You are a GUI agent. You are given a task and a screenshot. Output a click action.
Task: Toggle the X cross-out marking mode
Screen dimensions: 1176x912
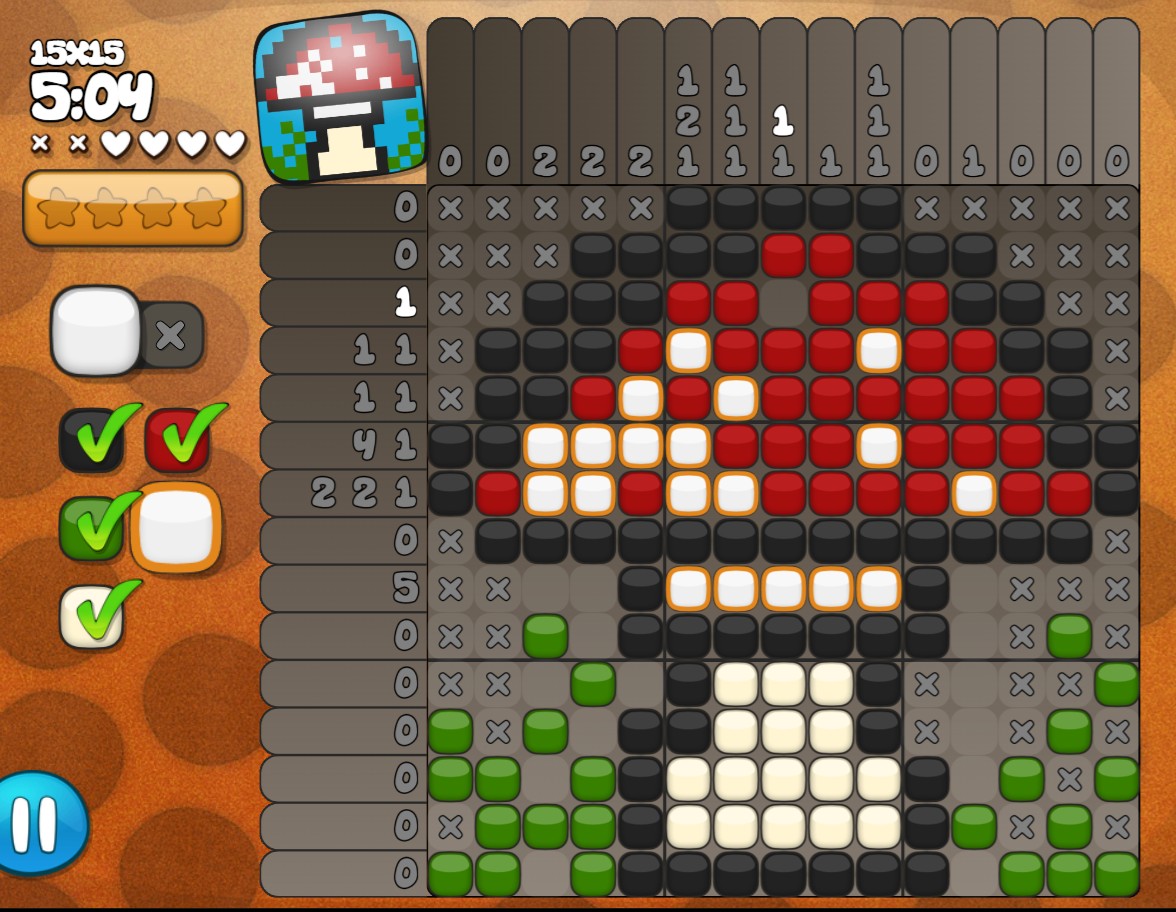click(x=172, y=334)
